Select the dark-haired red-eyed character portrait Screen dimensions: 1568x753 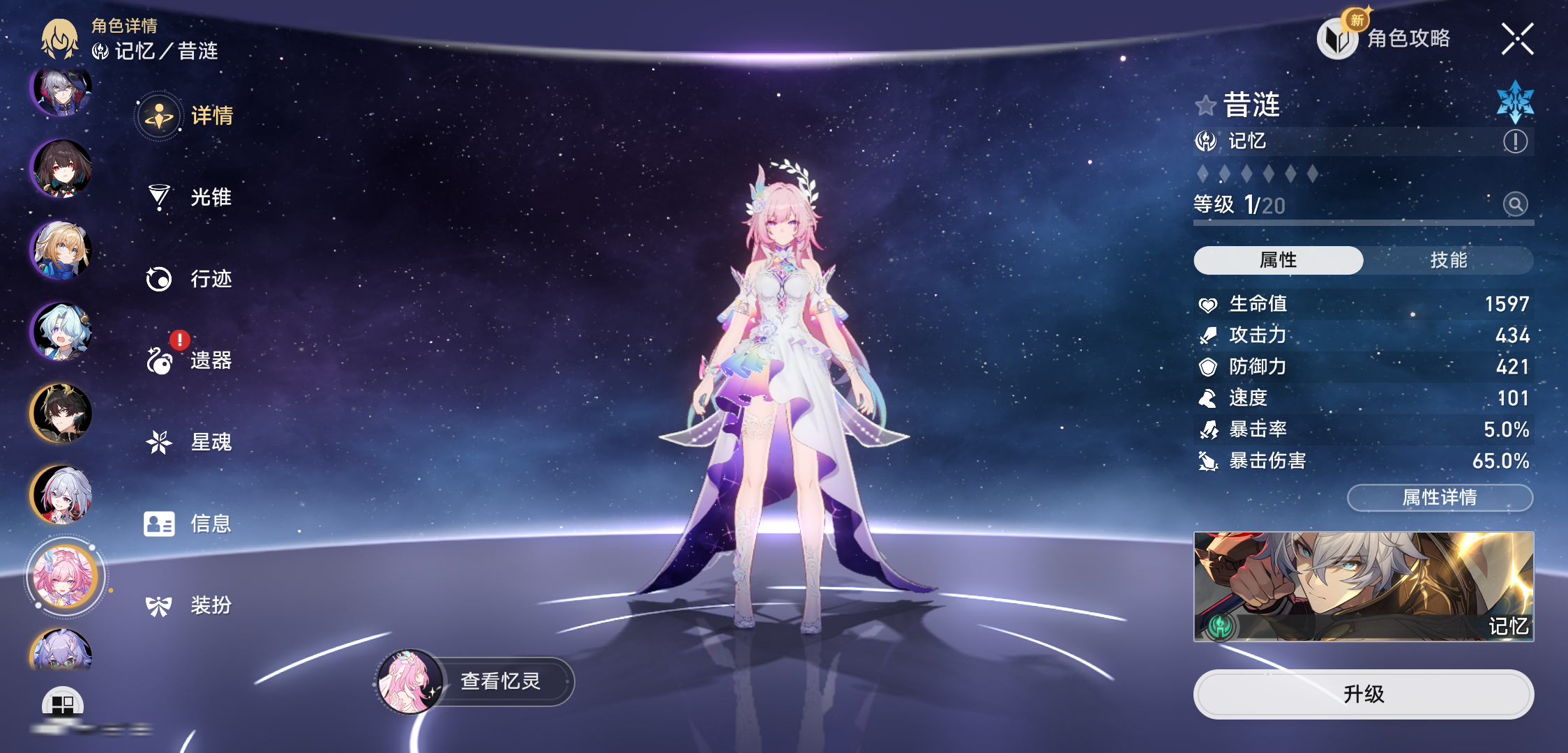point(62,169)
